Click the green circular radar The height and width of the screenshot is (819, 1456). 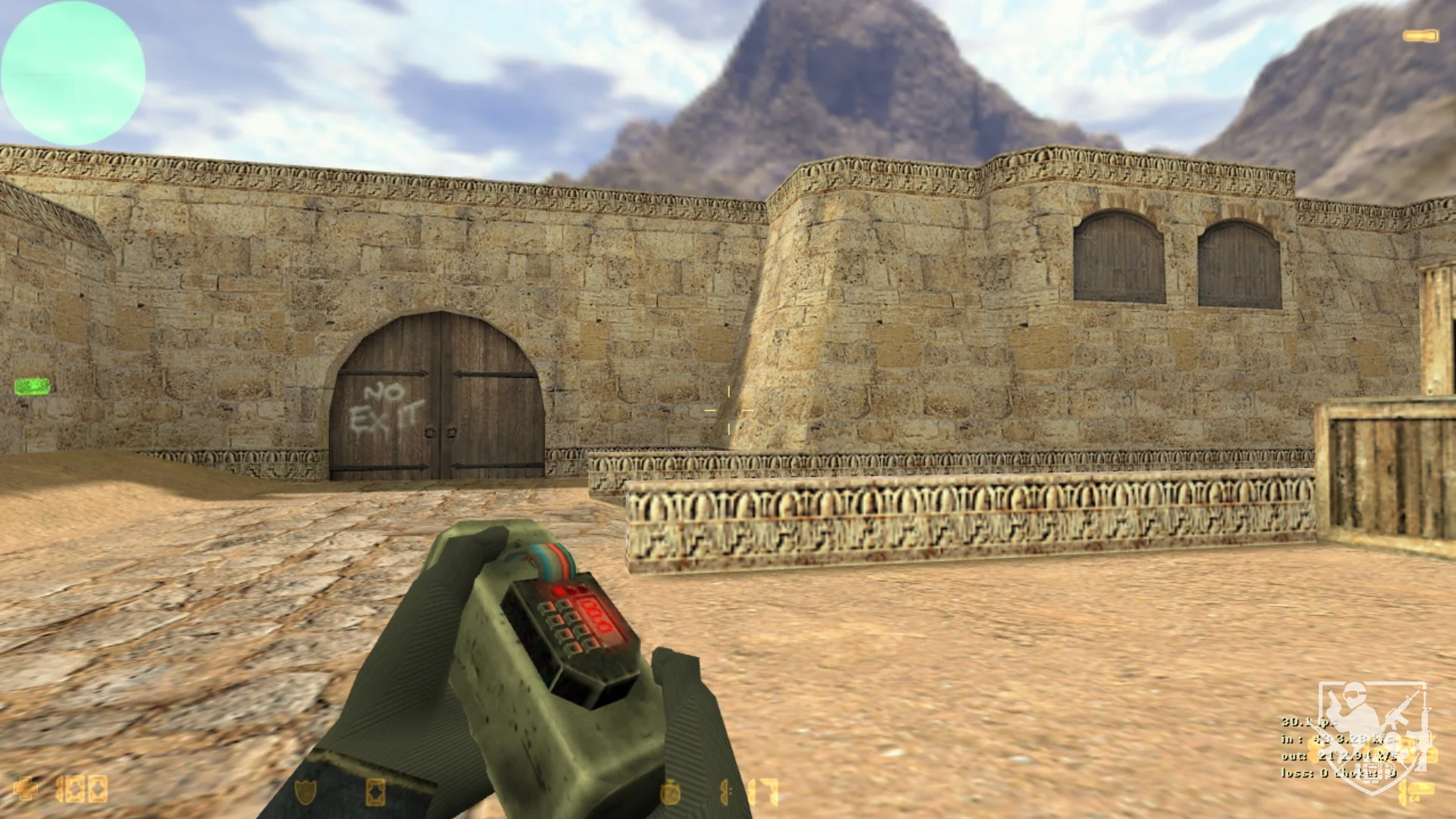pos(73,73)
